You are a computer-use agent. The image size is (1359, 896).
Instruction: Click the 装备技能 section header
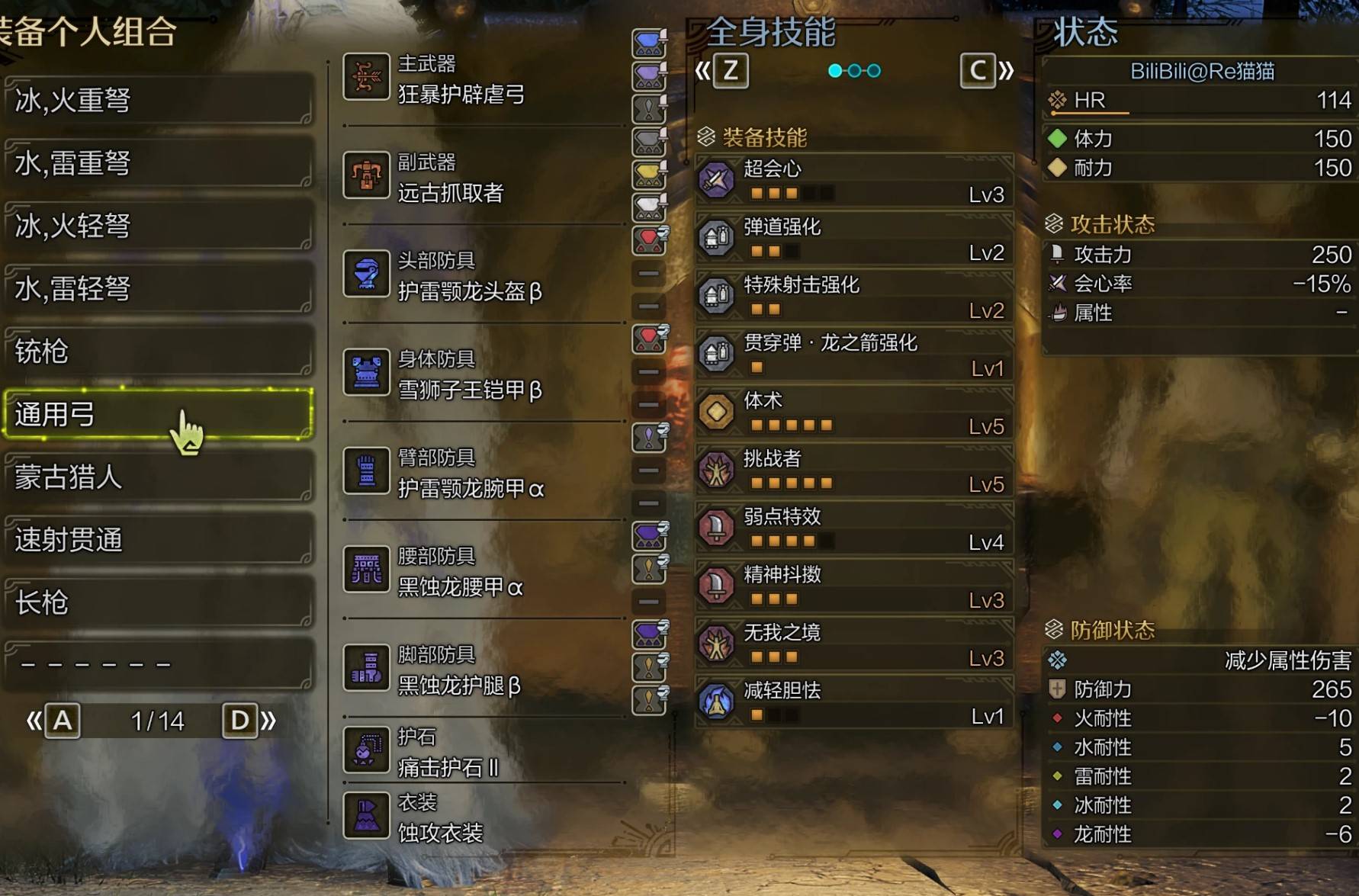click(763, 138)
